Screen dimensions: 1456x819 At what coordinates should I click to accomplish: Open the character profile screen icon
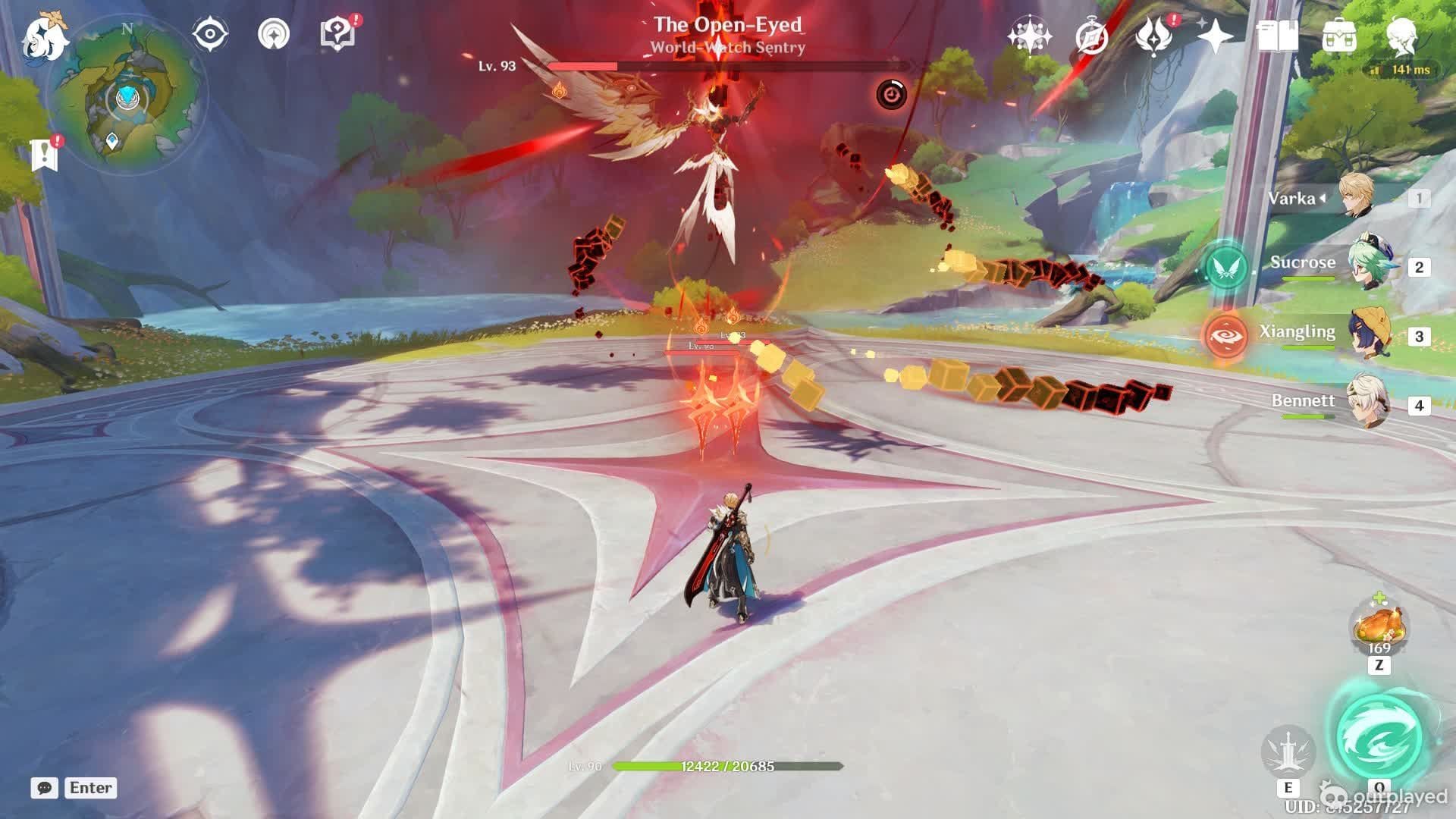tap(1402, 36)
